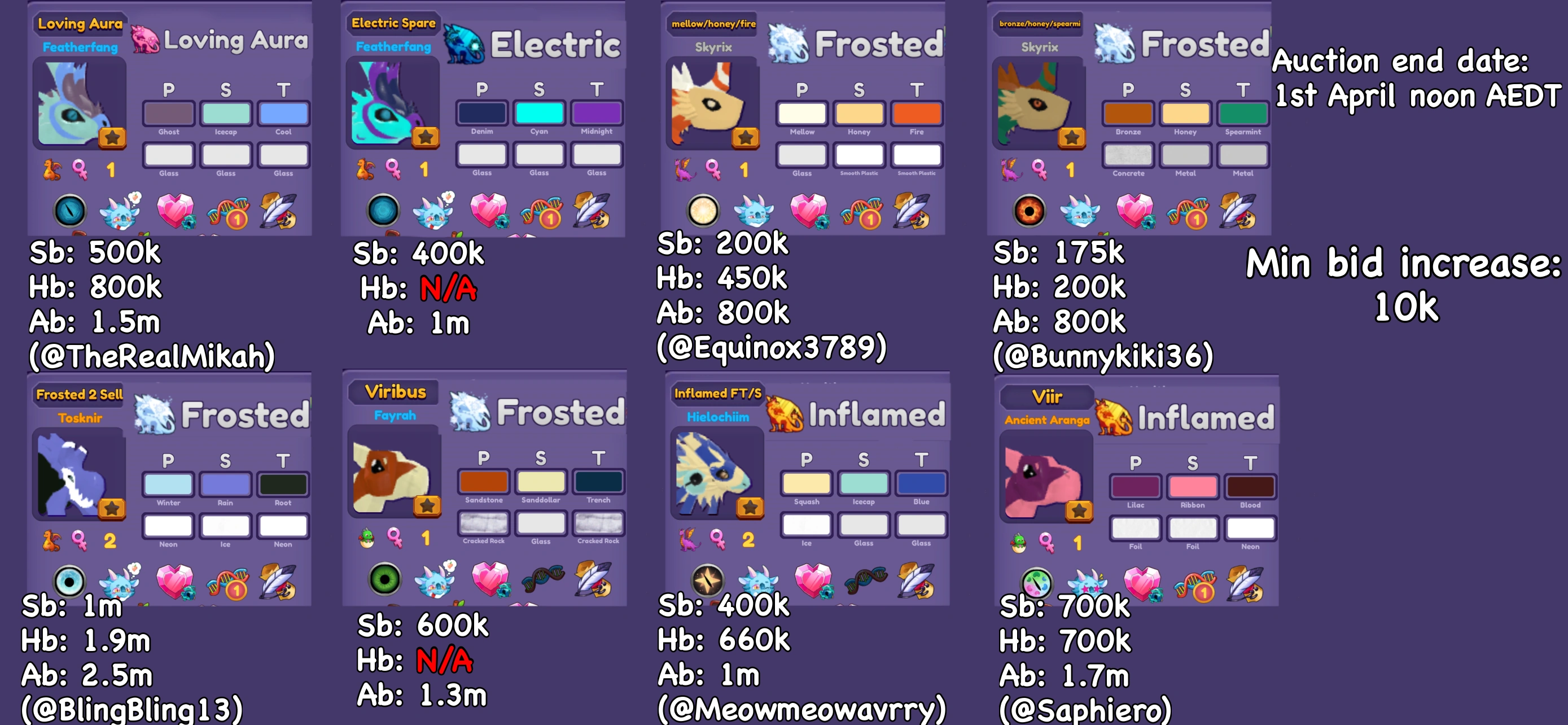Click the blue eye icon on Loving Aura card

point(70,211)
